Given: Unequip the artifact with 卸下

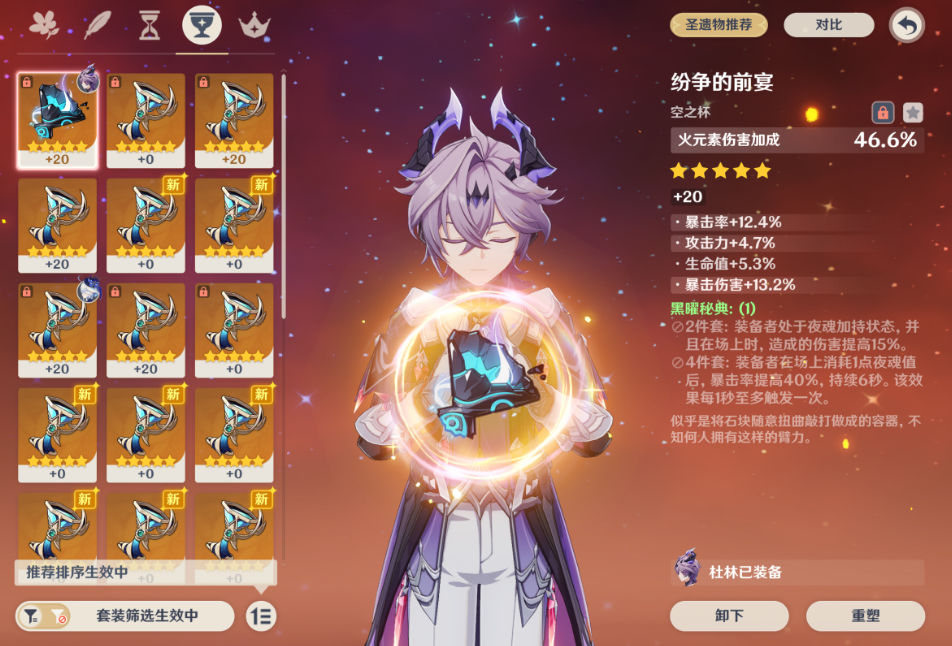Looking at the screenshot, I should click(x=729, y=616).
